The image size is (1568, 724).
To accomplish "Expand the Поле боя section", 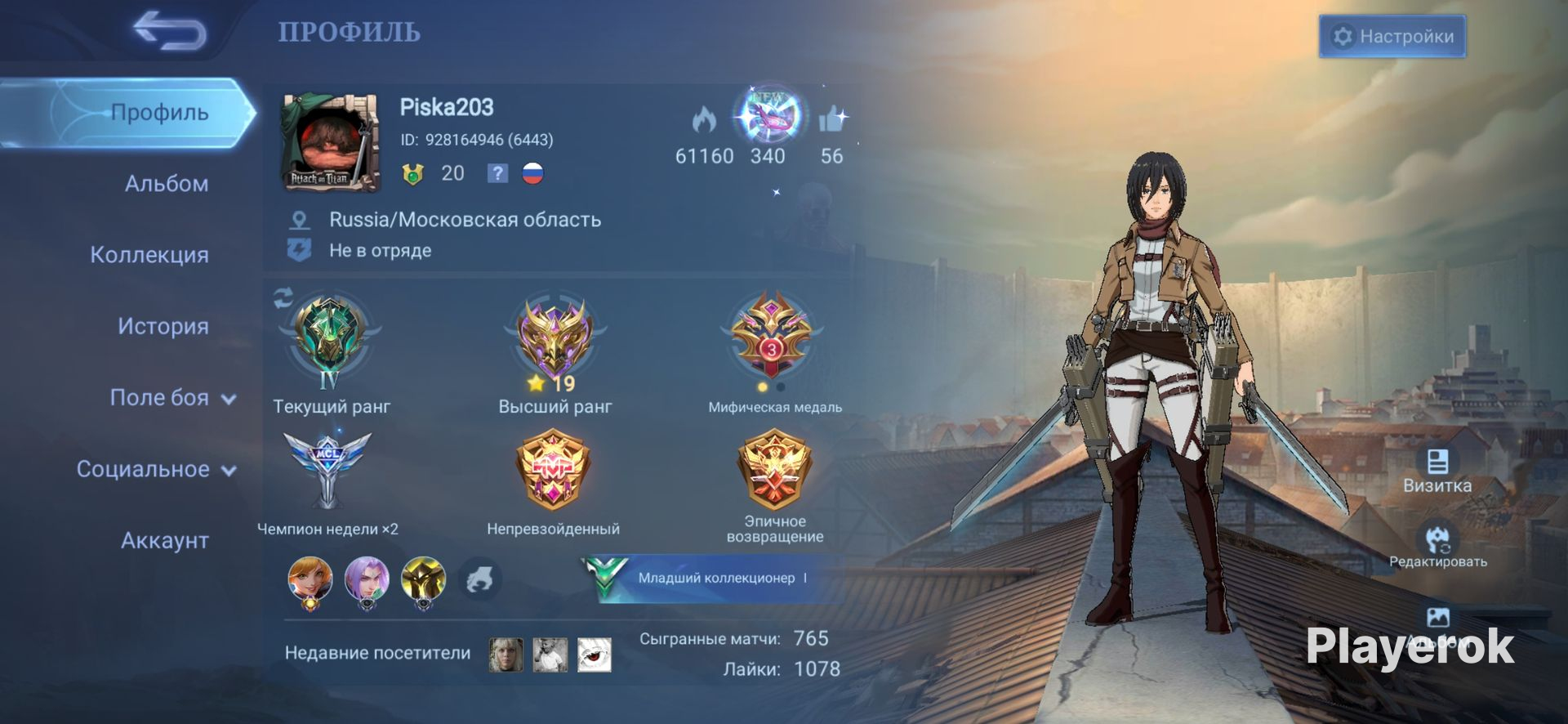I will click(172, 398).
